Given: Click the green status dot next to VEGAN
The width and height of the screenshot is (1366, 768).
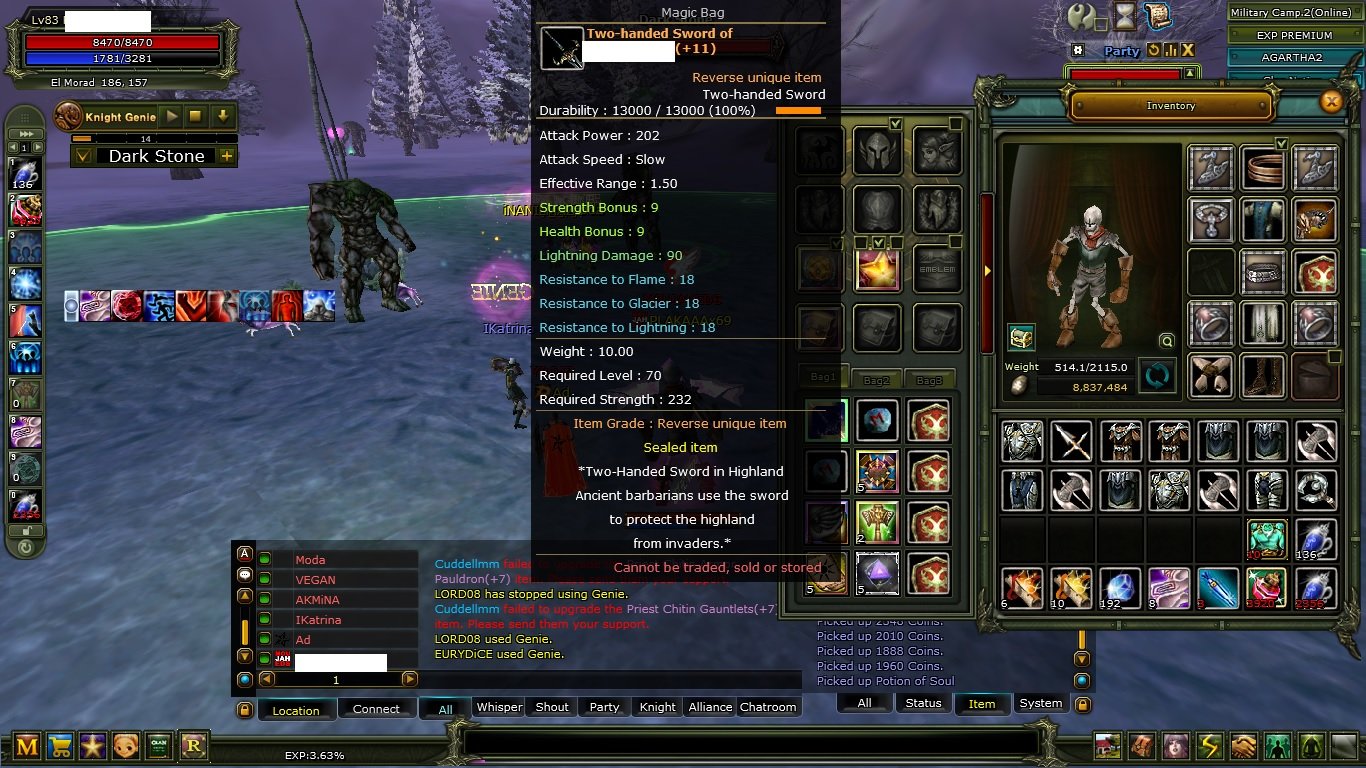Looking at the screenshot, I should (265, 580).
